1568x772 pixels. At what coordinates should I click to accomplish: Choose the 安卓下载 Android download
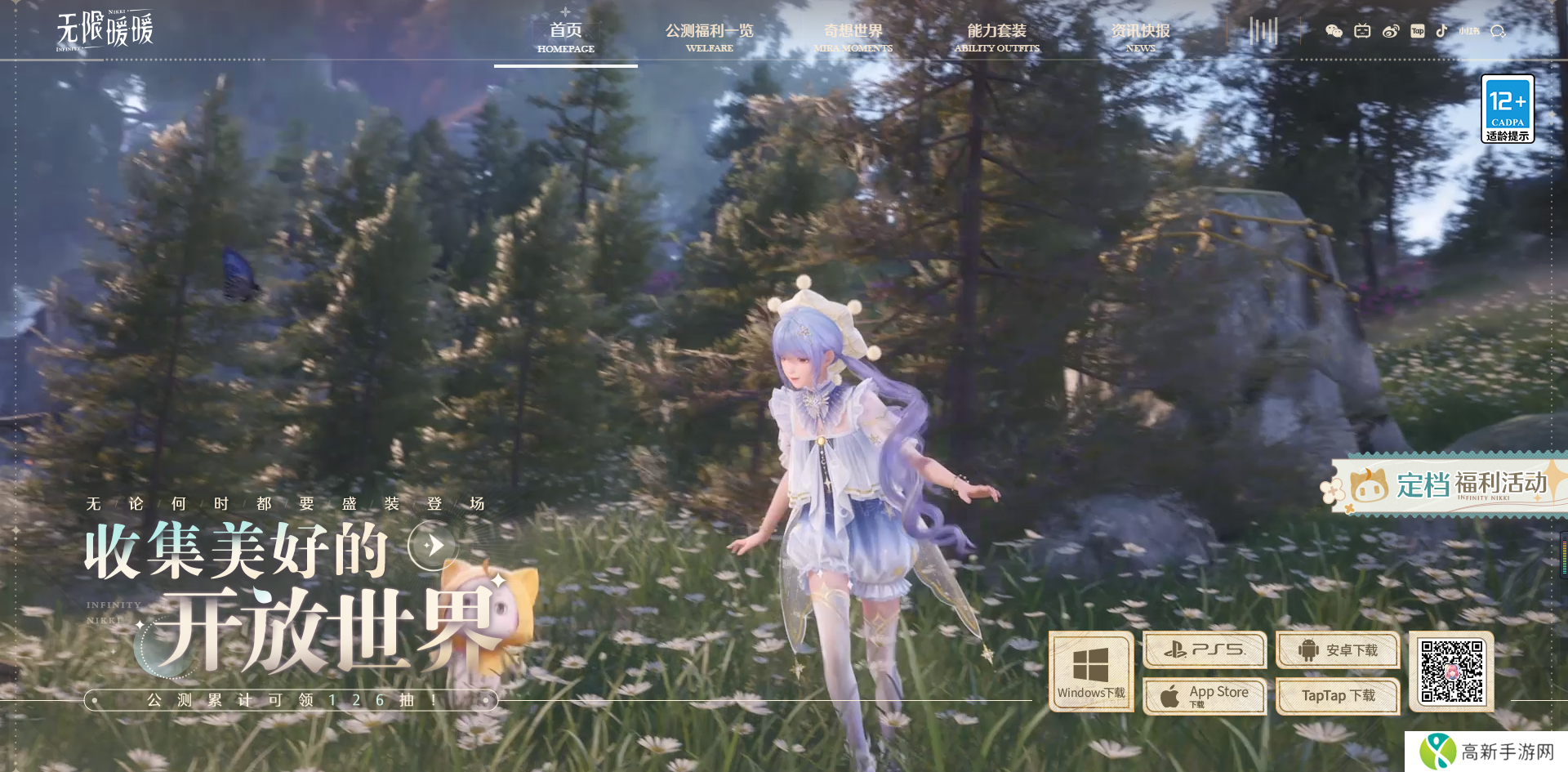point(1338,650)
